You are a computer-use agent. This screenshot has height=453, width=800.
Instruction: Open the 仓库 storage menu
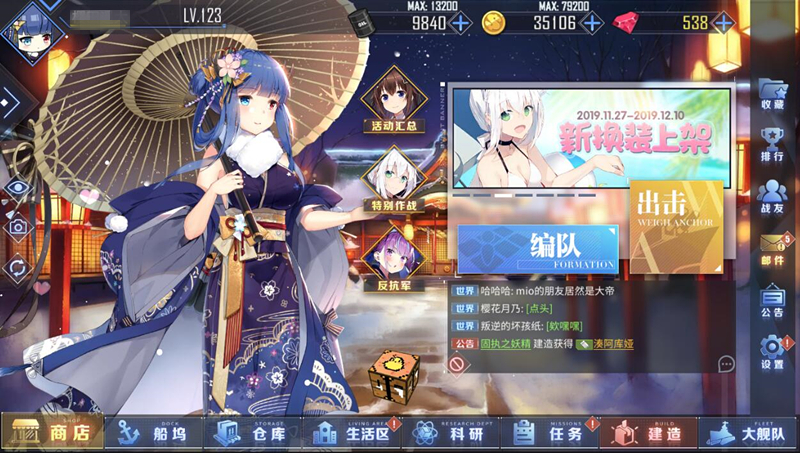point(250,432)
